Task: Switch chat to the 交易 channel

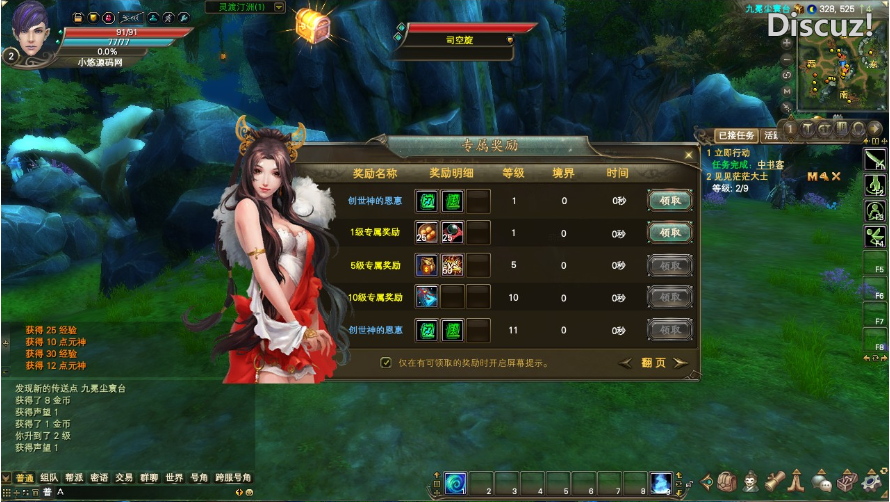Action: 124,478
